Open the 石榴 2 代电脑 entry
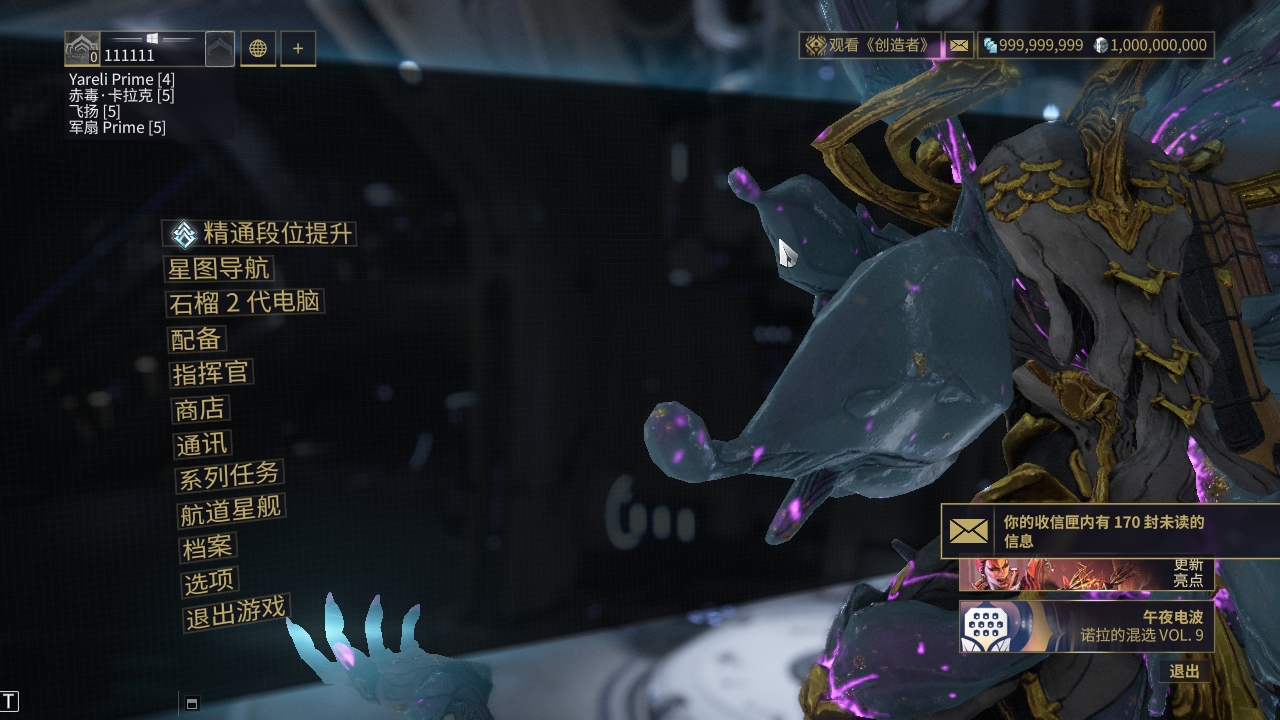1280x720 pixels. point(246,302)
